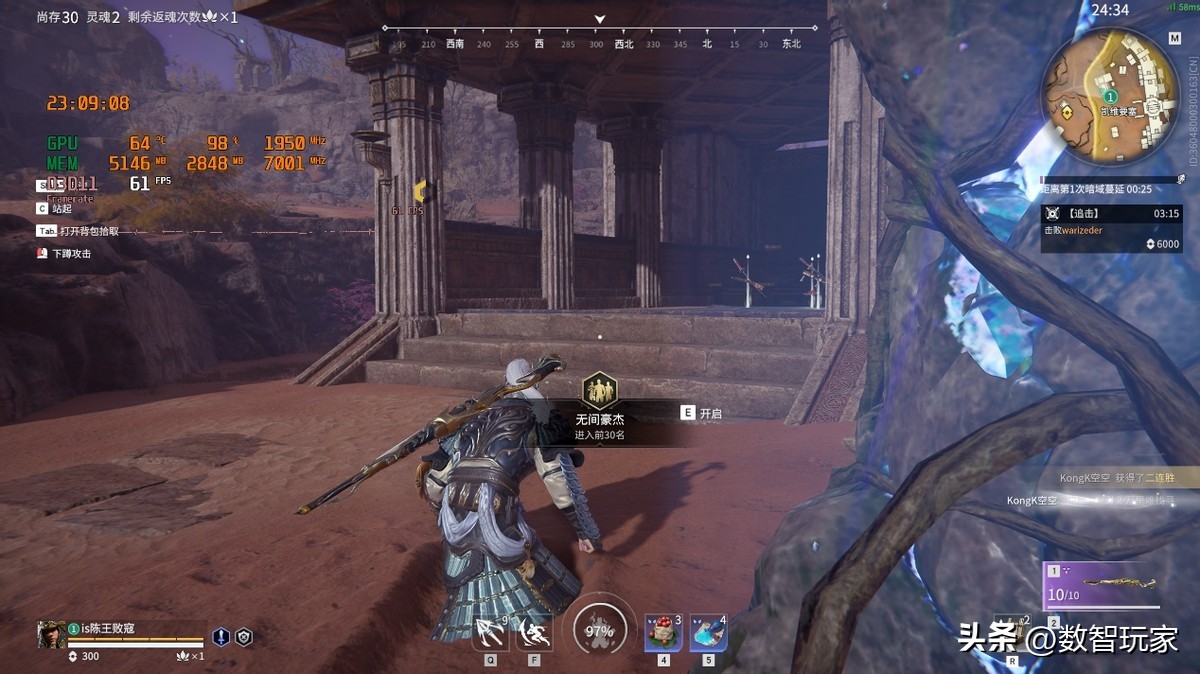Screen dimensions: 1200x674
Task: Activate the dashing figure hero skill
Action: [x=535, y=633]
